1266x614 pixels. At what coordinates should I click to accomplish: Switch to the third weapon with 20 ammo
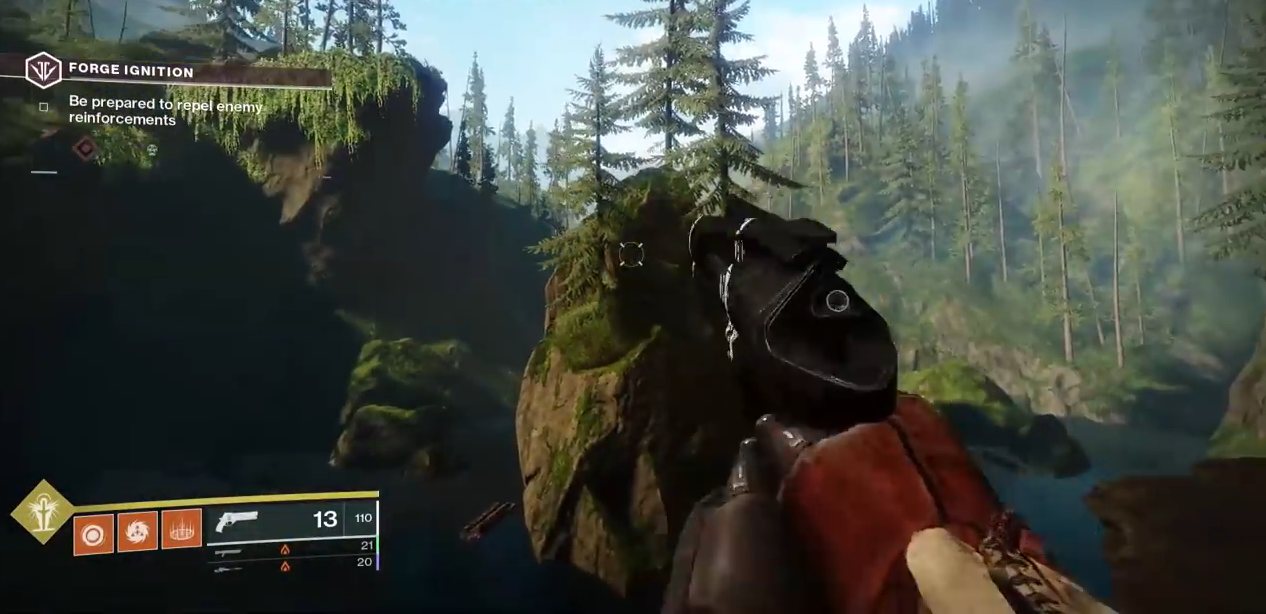tap(228, 568)
